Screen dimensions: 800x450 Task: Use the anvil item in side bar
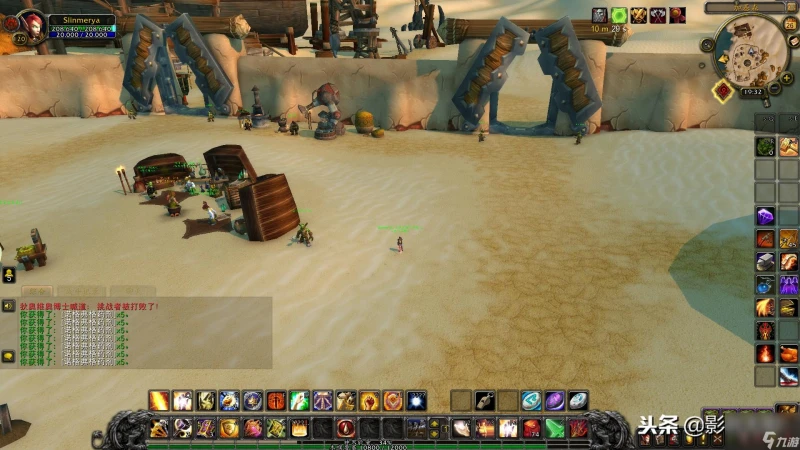(765, 261)
